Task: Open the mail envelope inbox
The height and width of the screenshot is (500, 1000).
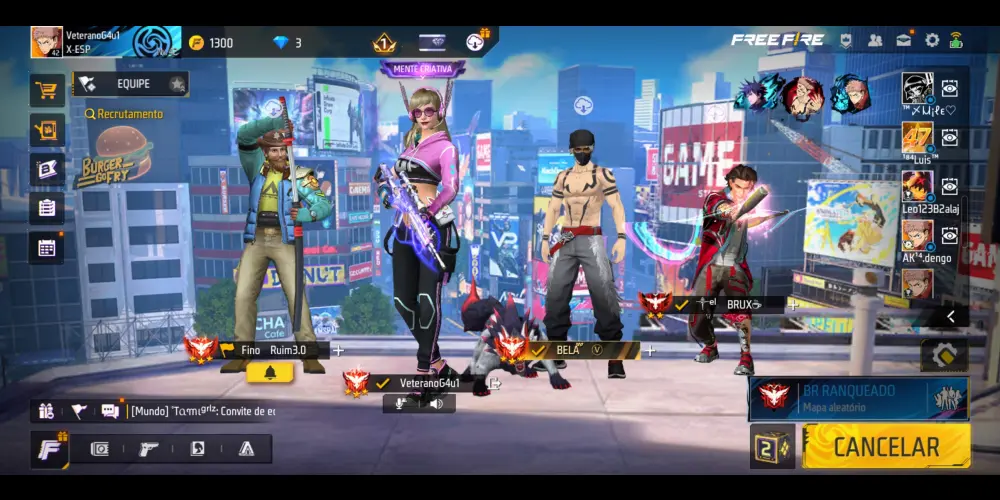Action: pyautogui.click(x=904, y=40)
